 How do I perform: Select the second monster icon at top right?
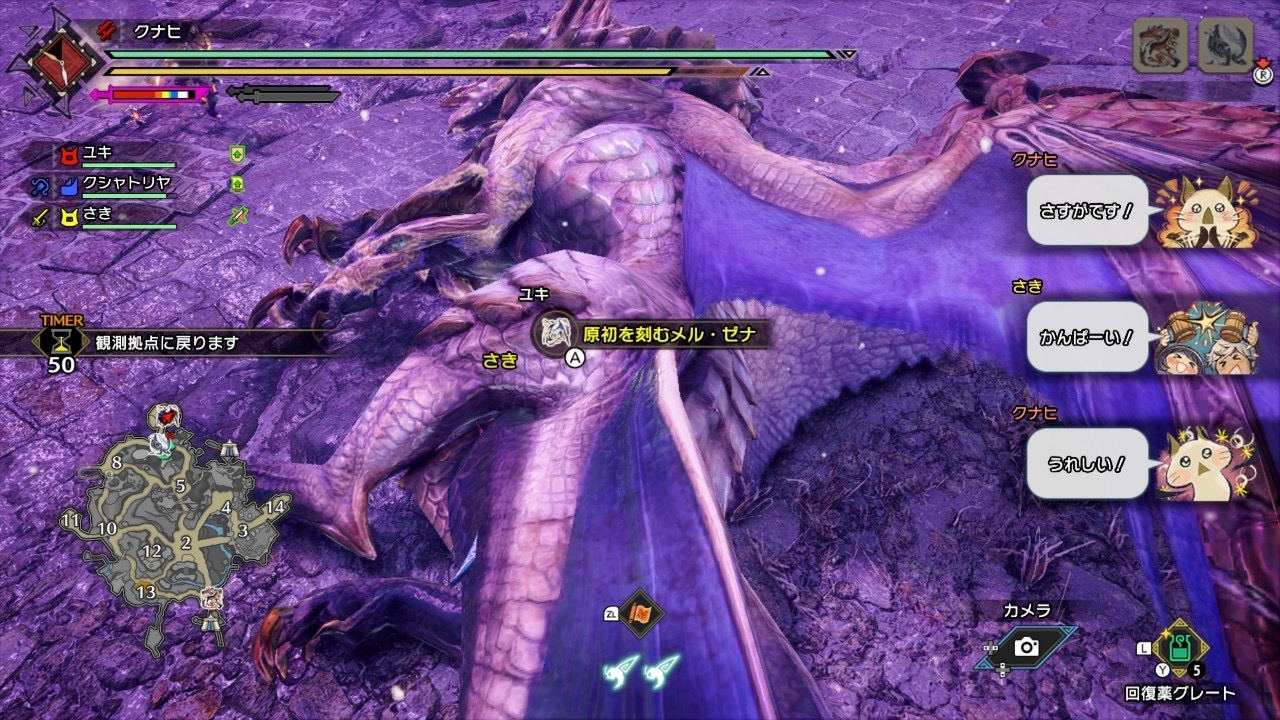[1225, 46]
